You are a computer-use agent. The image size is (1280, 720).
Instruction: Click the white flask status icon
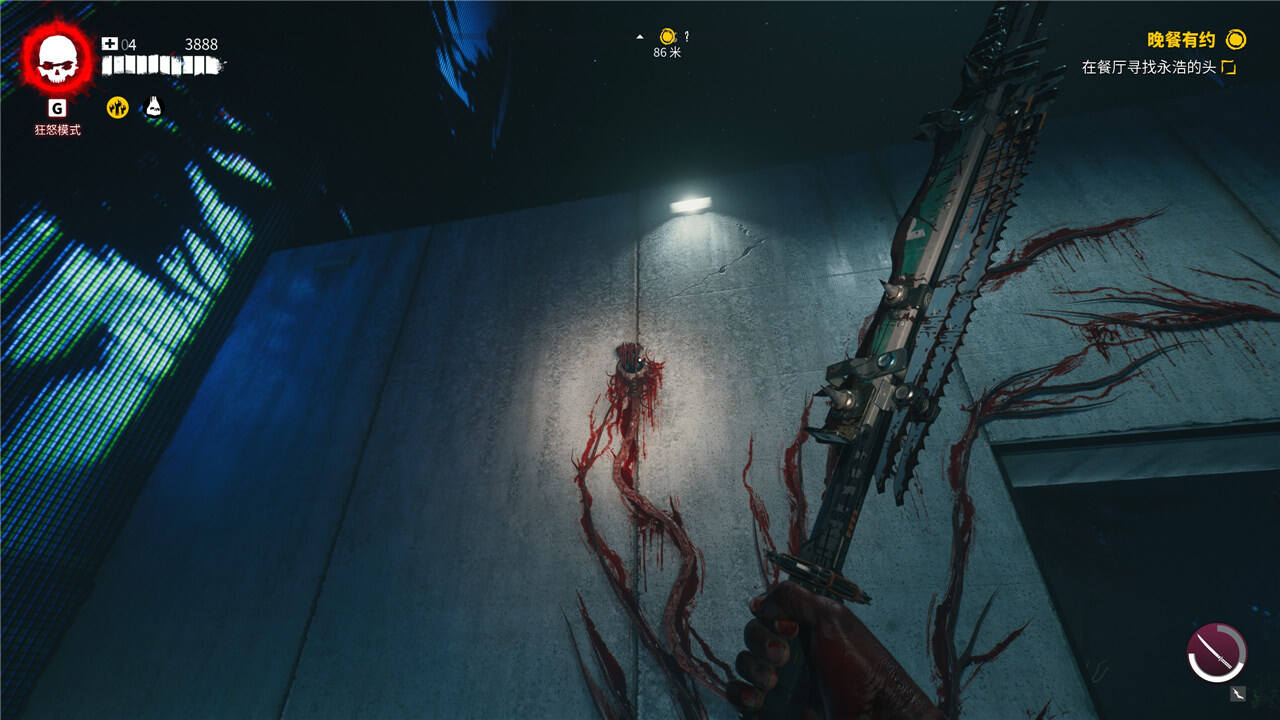coord(153,106)
